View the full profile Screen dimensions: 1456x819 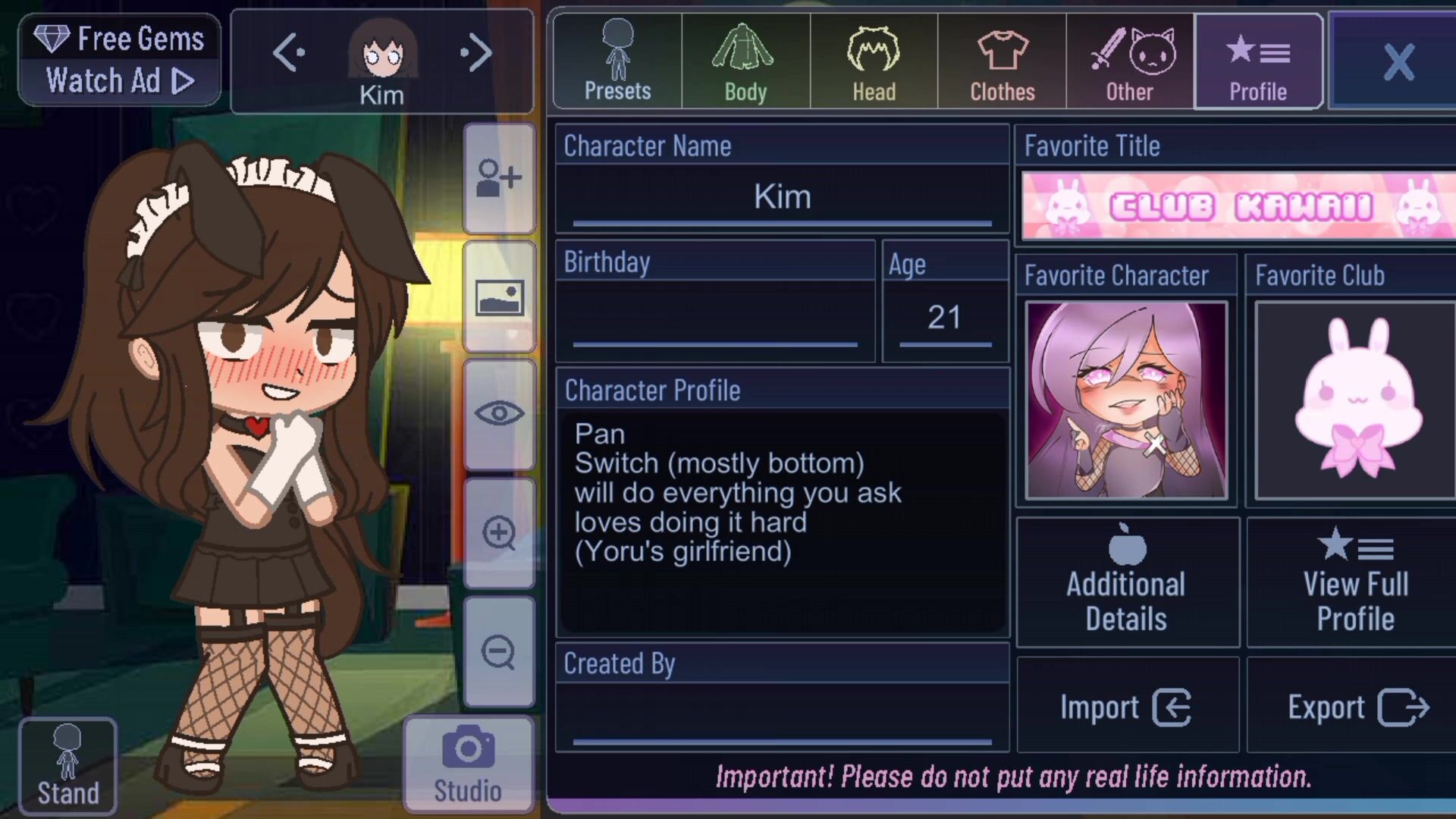(x=1355, y=582)
